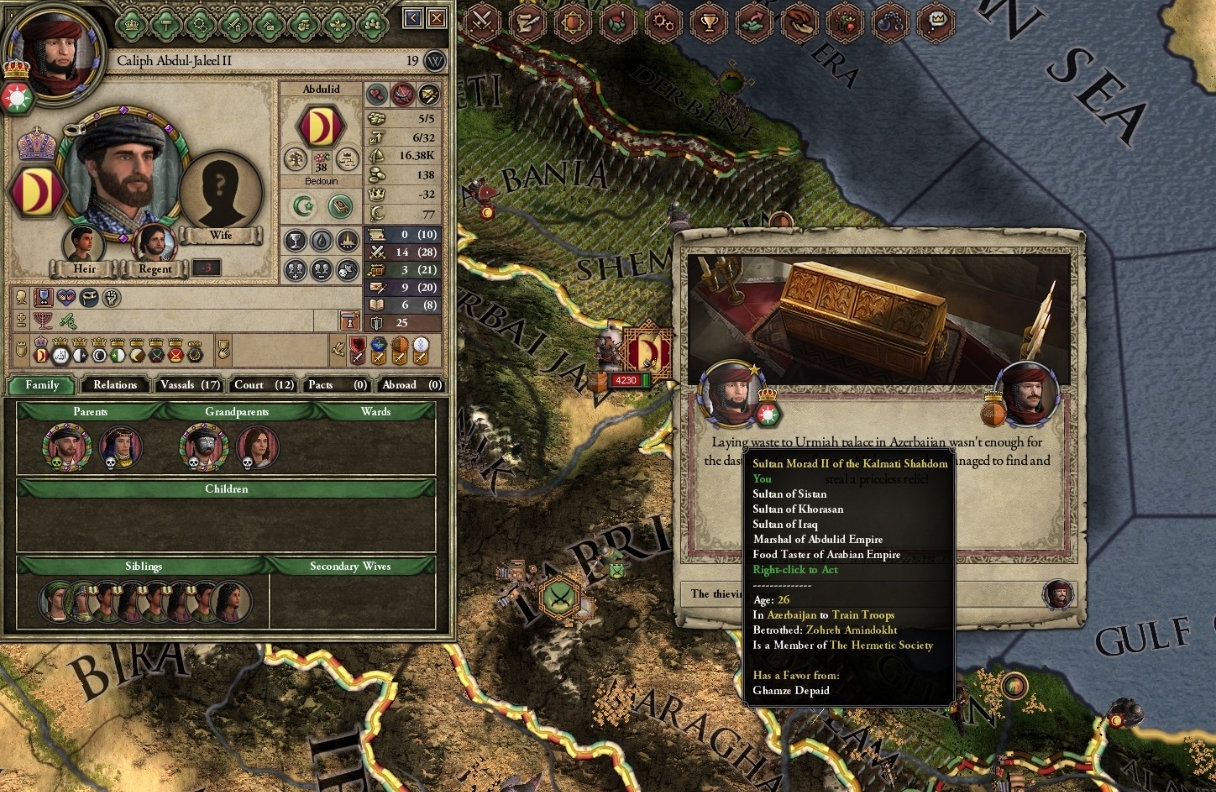Show the Court (12) tab
Image resolution: width=1216 pixels, height=792 pixels.
pos(263,384)
